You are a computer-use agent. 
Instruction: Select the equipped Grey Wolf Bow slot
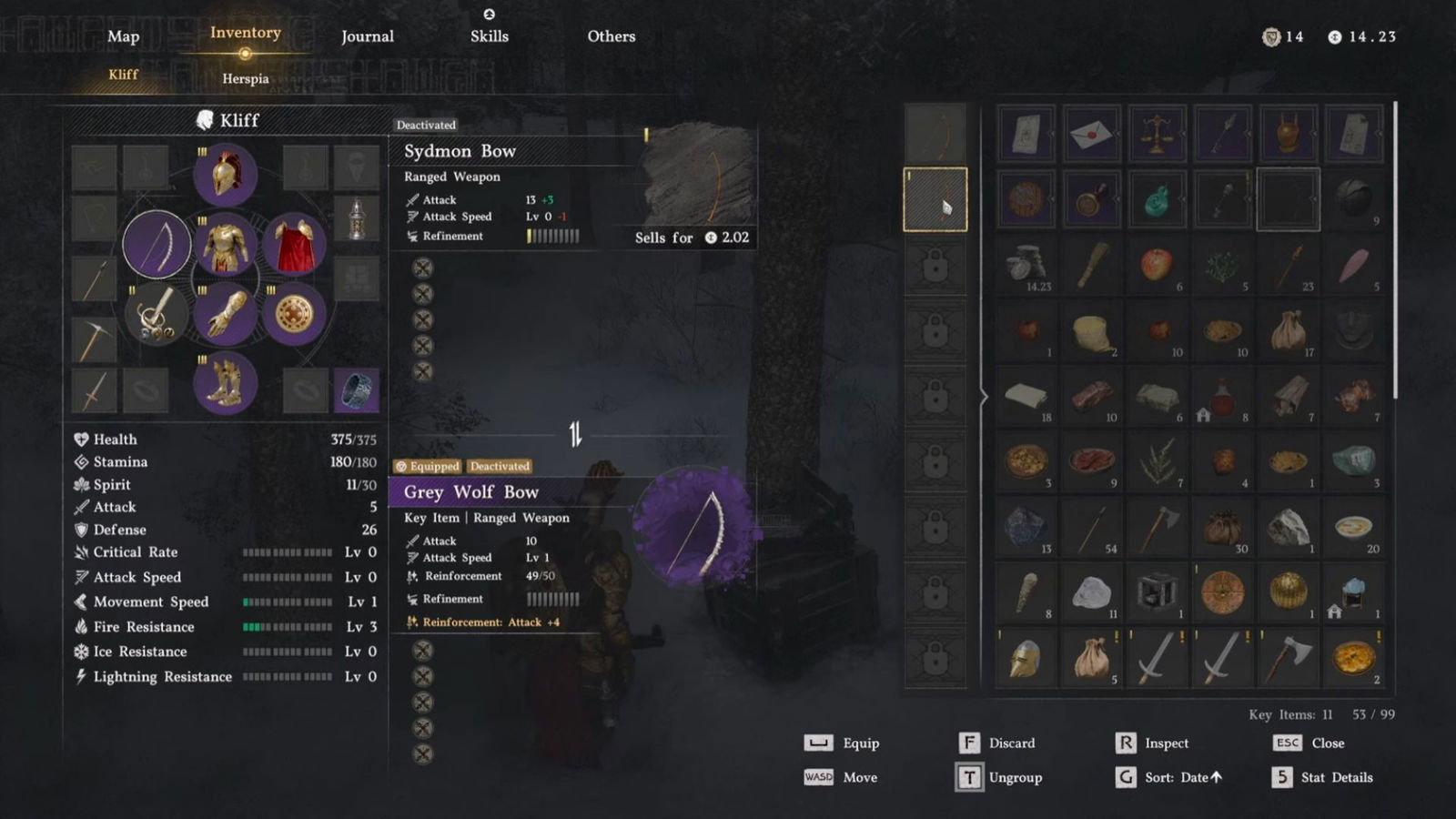[x=157, y=244]
